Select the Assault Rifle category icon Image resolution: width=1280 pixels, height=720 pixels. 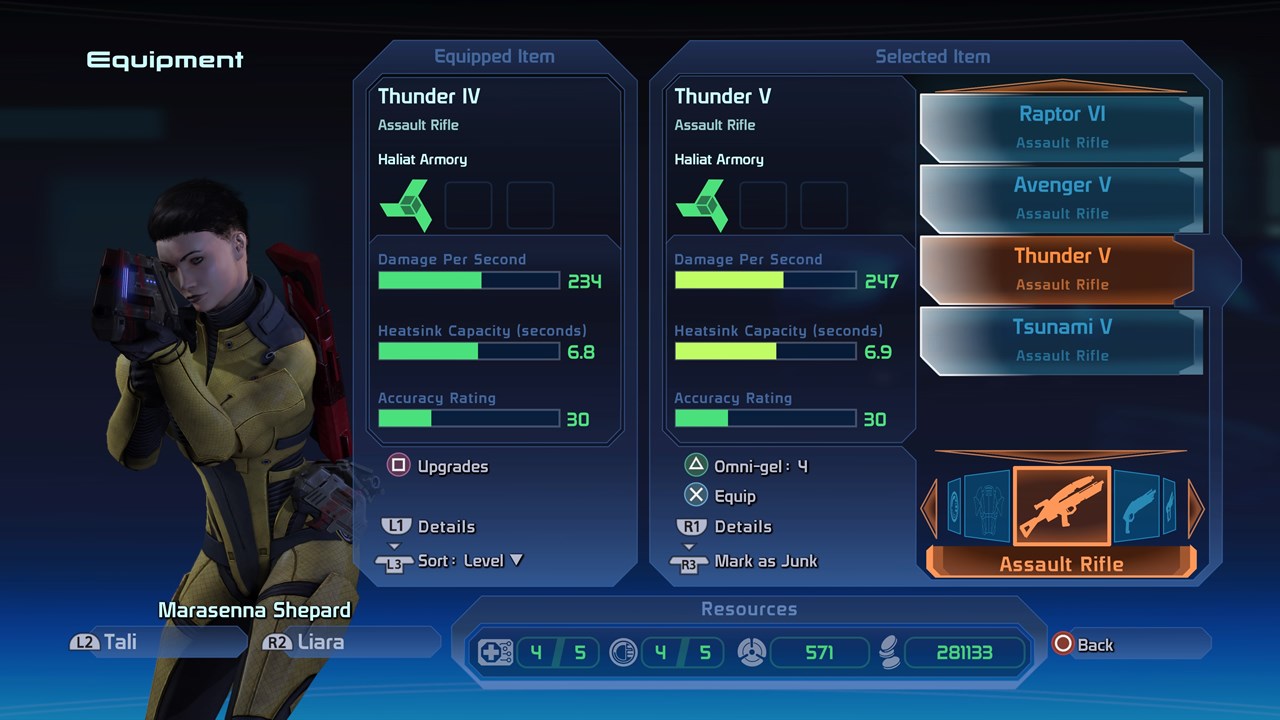1061,507
